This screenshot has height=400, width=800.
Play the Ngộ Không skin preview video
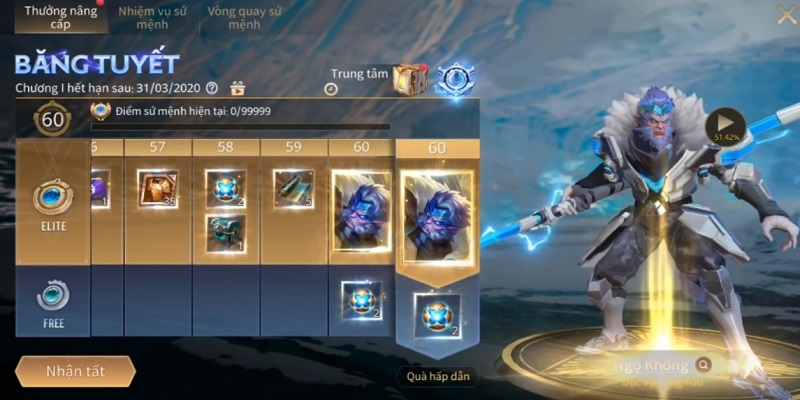click(725, 125)
